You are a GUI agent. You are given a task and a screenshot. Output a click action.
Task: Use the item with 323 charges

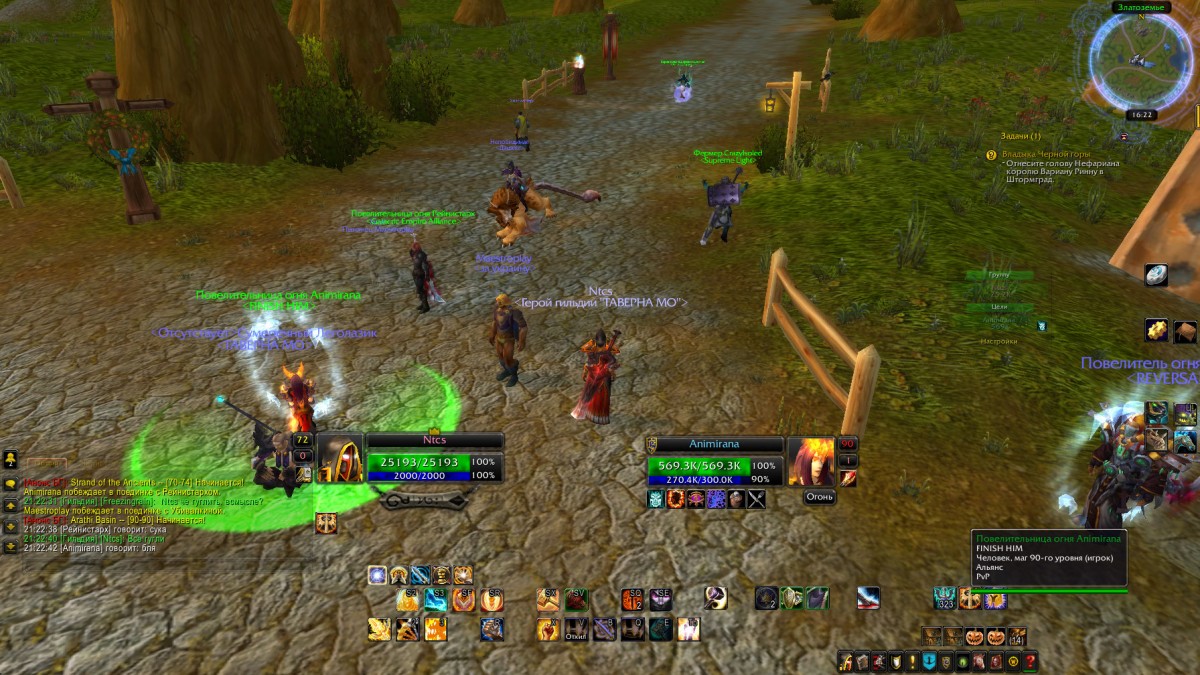coord(945,598)
